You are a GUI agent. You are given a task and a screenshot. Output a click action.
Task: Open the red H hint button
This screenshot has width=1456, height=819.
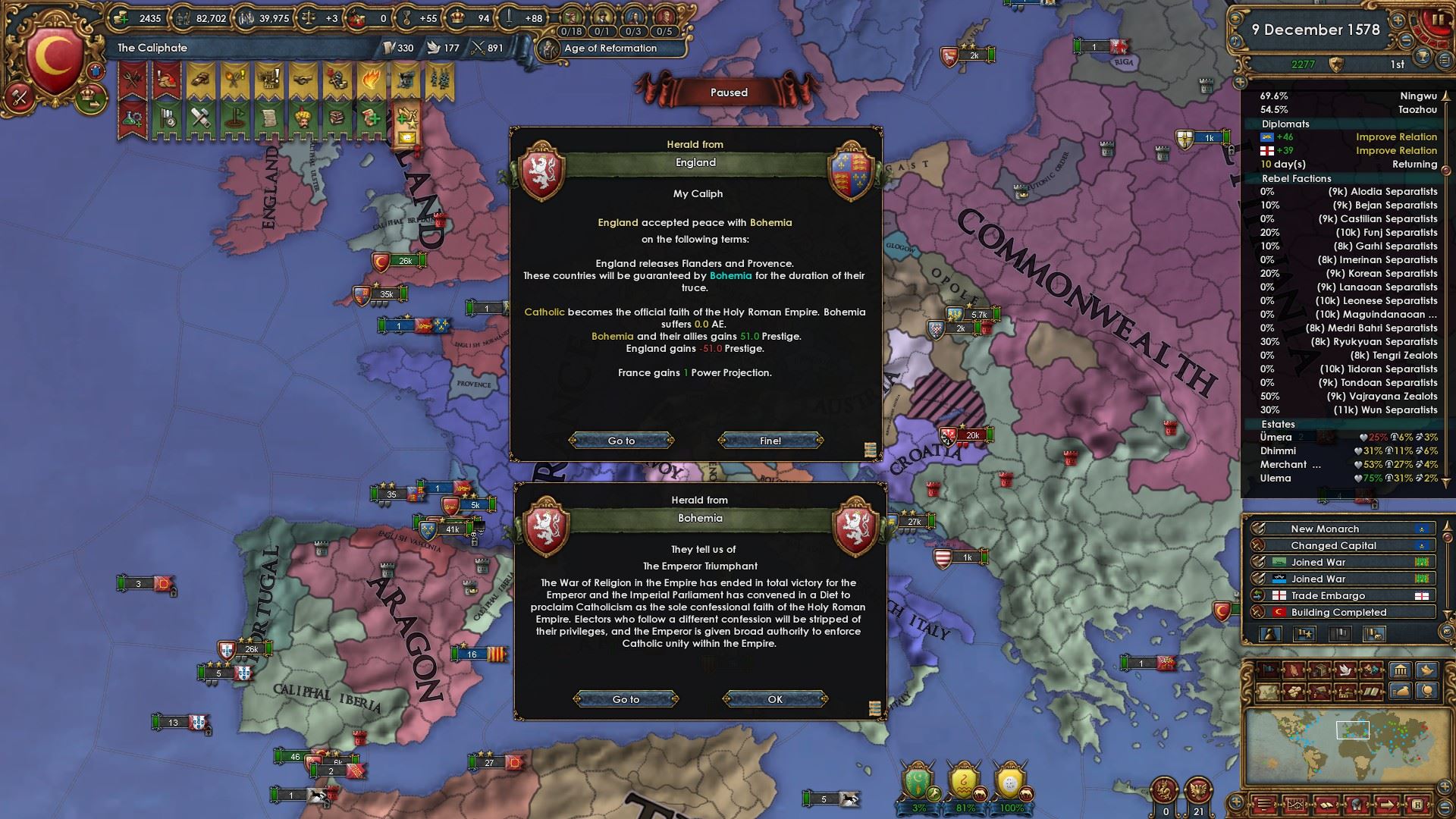1416,805
